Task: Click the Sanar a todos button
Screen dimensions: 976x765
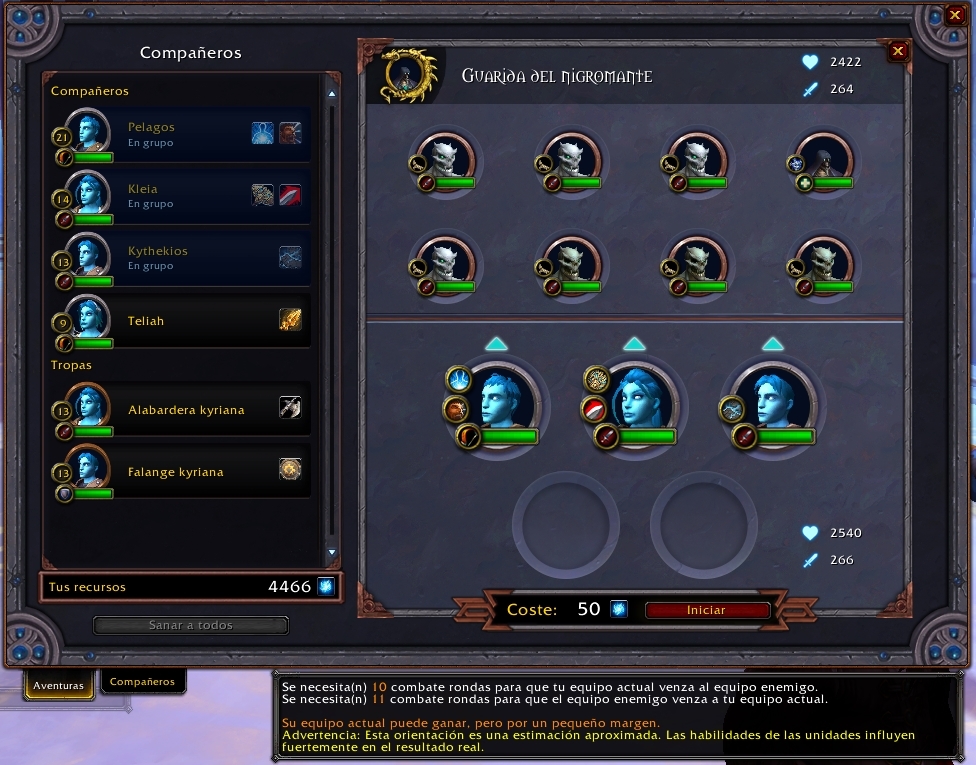Action: [190, 625]
